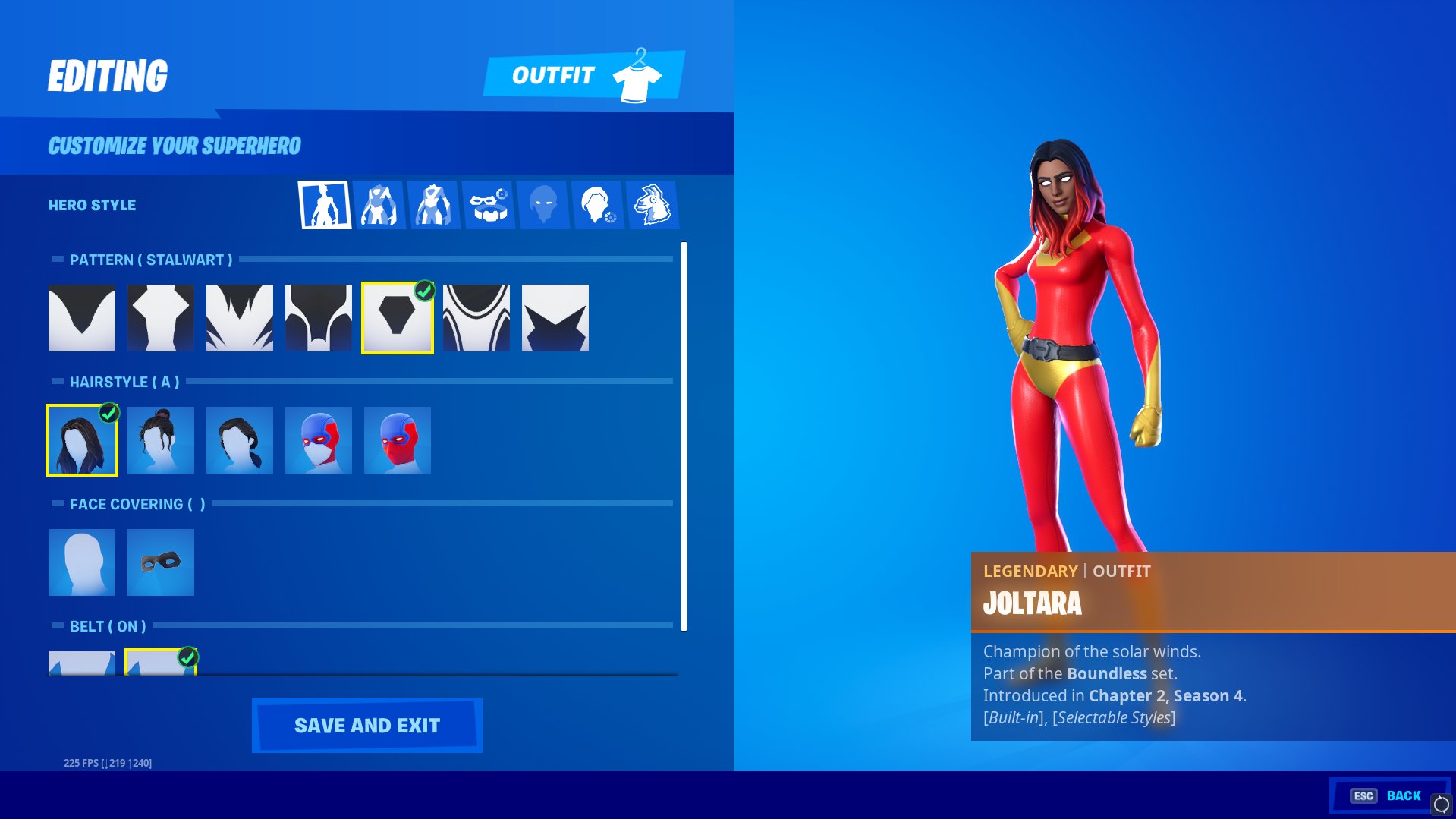Expand the Face Covering section
Image resolution: width=1456 pixels, height=819 pixels.
(x=131, y=503)
